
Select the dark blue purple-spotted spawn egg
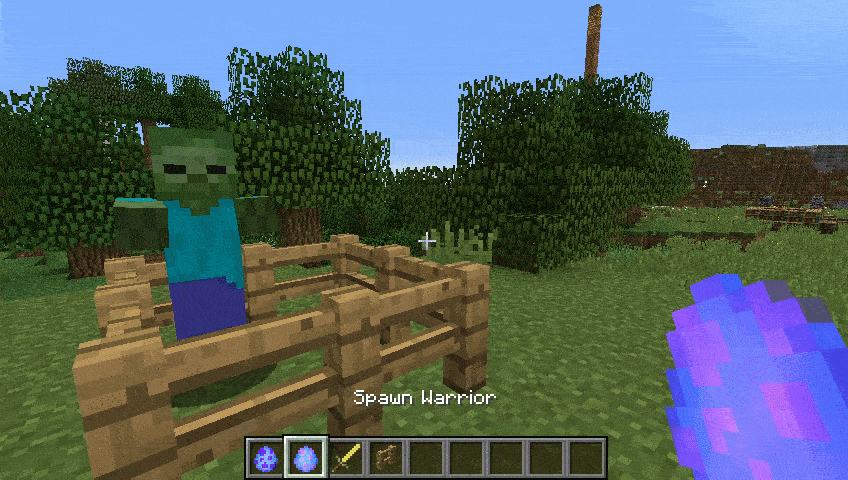point(266,458)
